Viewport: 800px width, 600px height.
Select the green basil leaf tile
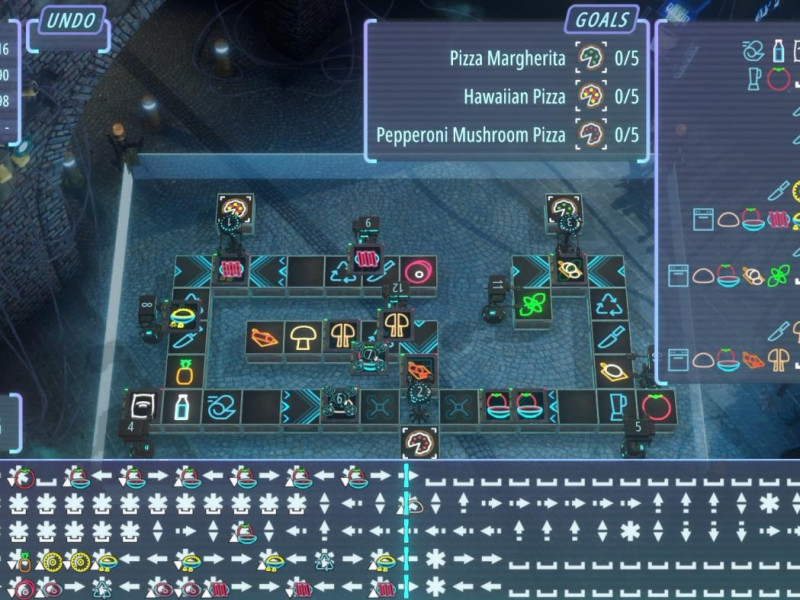pos(530,304)
